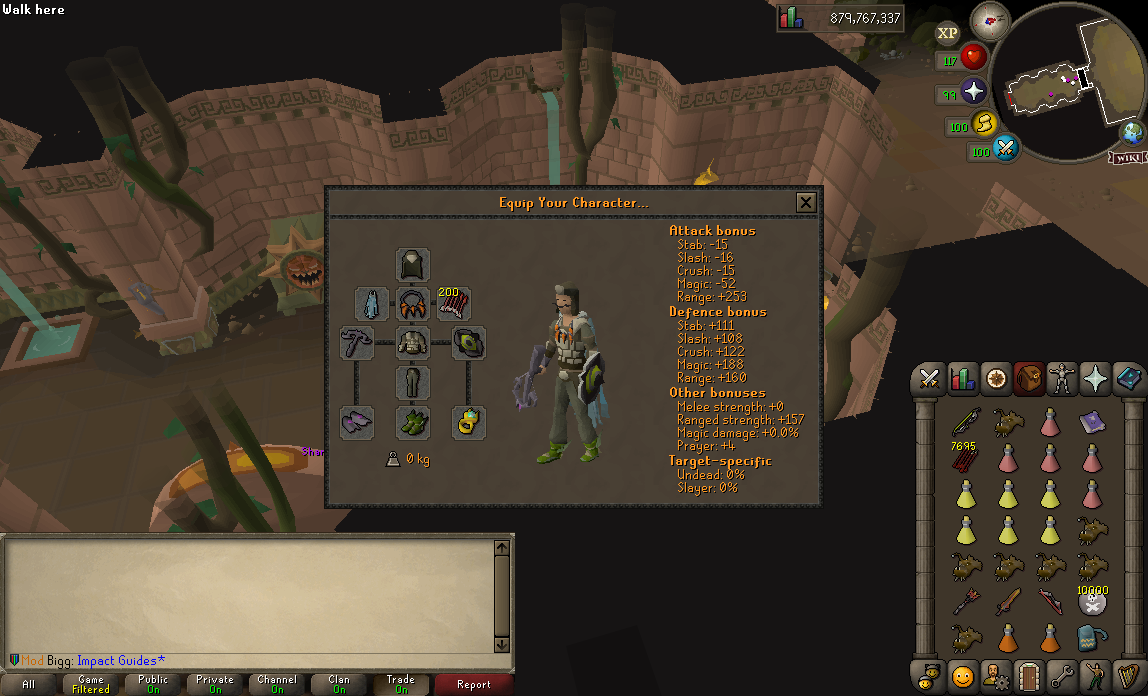Click the compass to face north
1148x696 pixels.
tap(991, 18)
